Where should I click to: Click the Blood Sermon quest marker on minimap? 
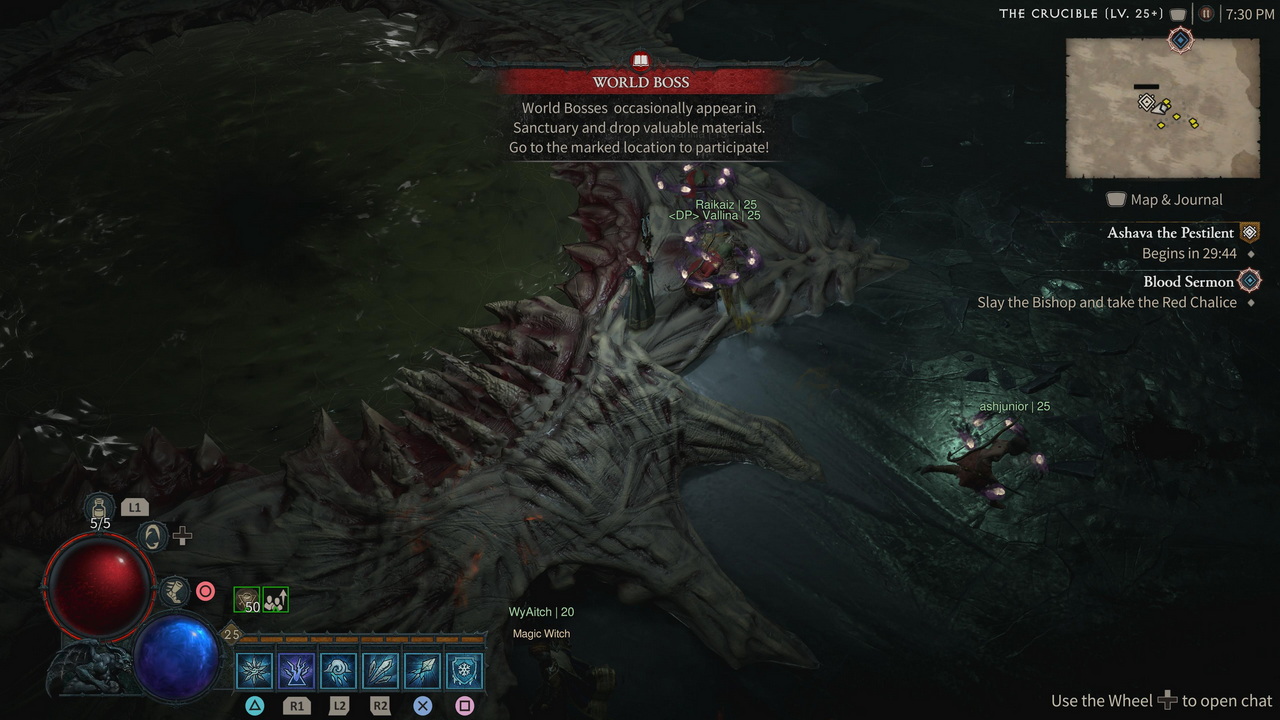pos(1181,39)
